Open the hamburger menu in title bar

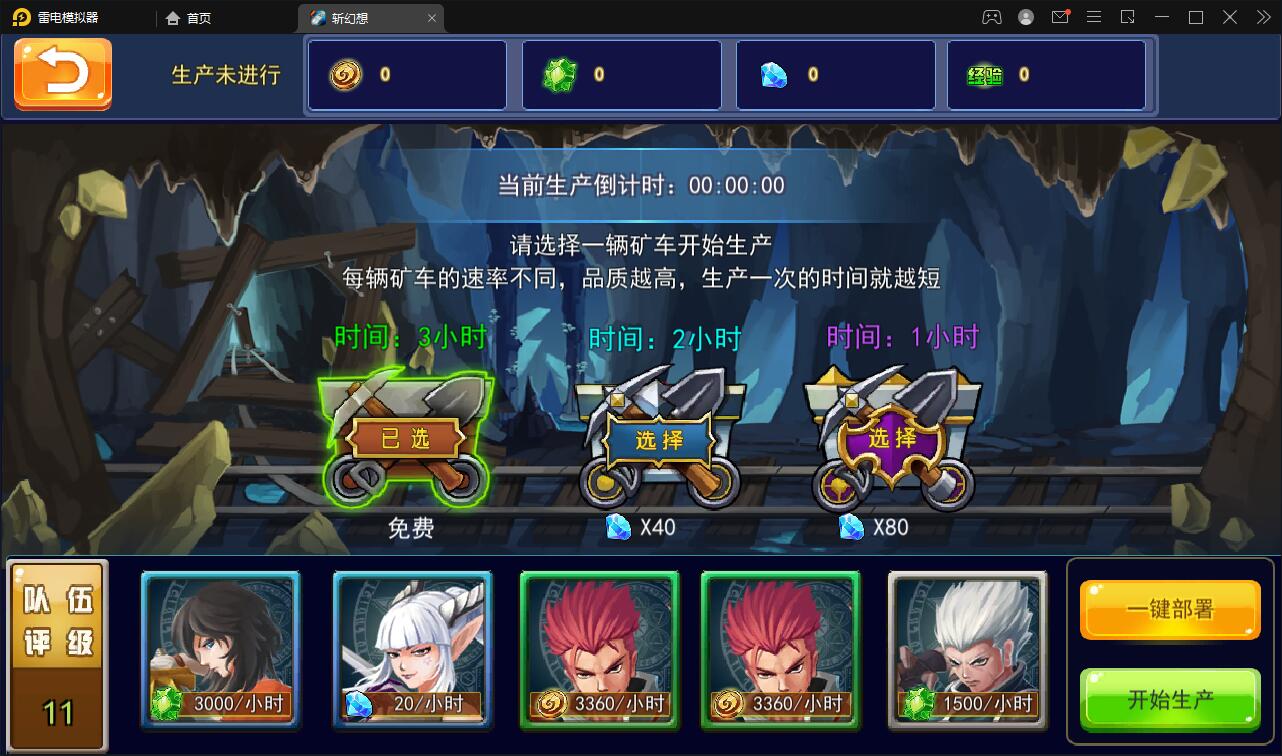click(1095, 16)
